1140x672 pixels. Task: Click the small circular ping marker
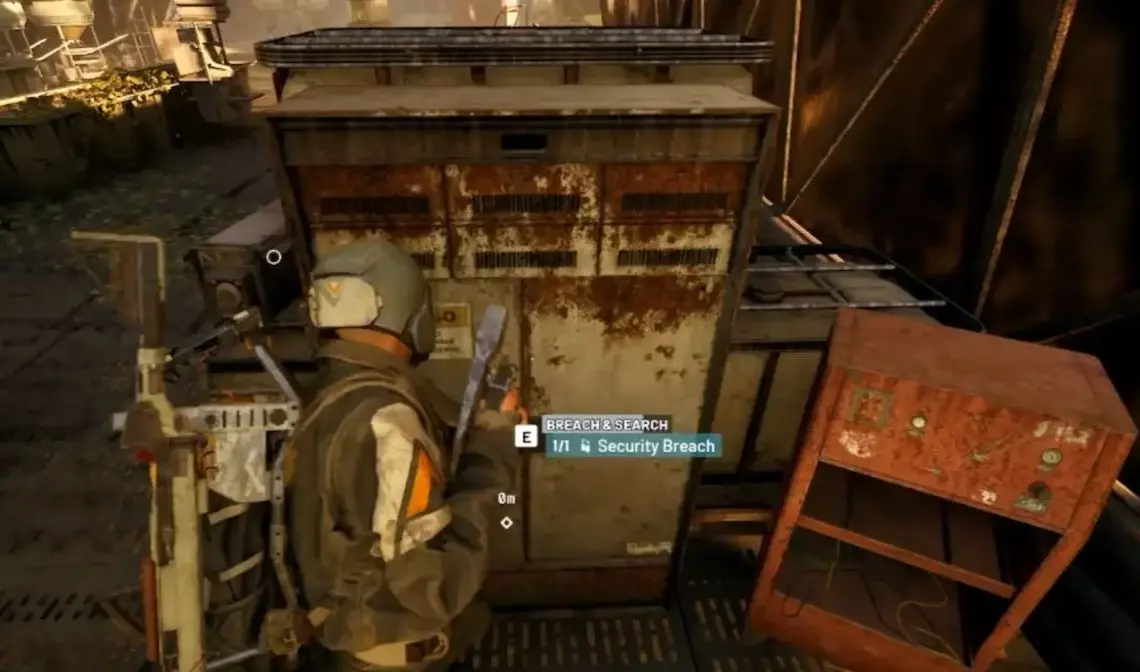(x=273, y=257)
